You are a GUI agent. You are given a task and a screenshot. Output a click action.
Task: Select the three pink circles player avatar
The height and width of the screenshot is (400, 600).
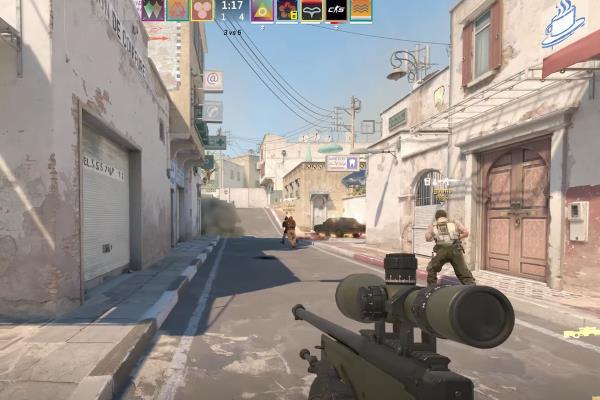tap(202, 10)
